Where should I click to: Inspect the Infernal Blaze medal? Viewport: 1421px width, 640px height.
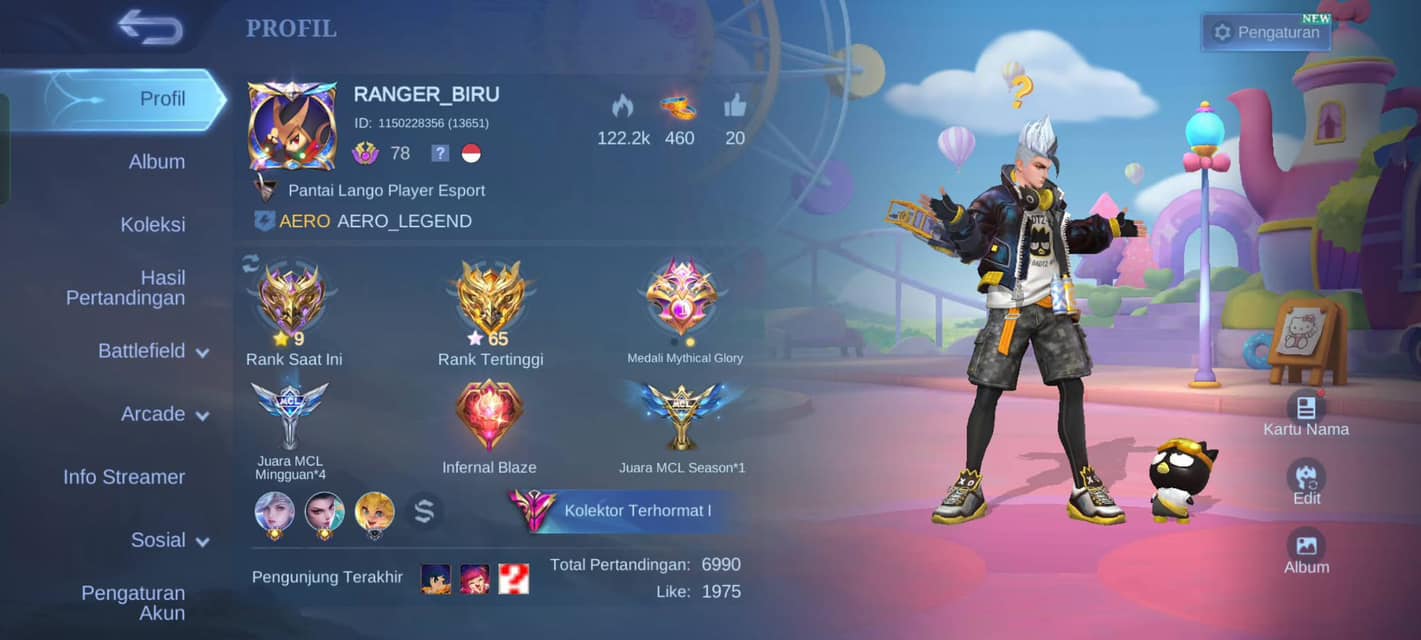pyautogui.click(x=489, y=415)
